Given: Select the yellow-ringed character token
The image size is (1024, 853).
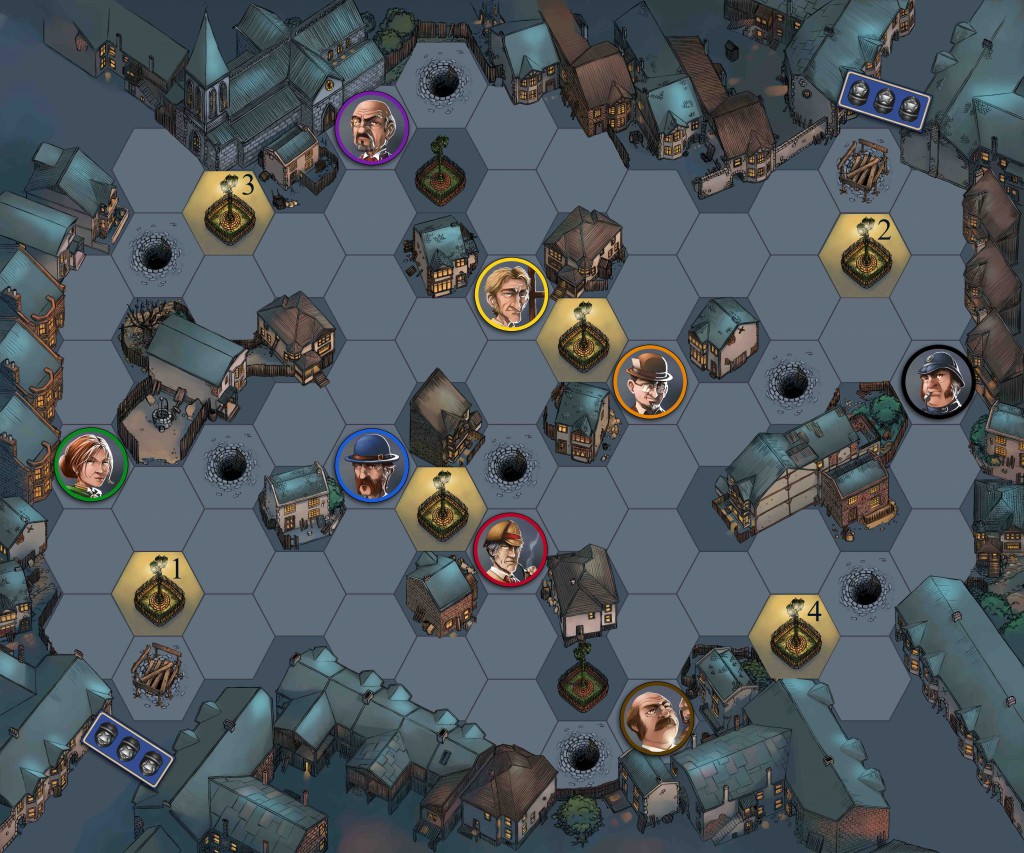Looking at the screenshot, I should pyautogui.click(x=510, y=293).
